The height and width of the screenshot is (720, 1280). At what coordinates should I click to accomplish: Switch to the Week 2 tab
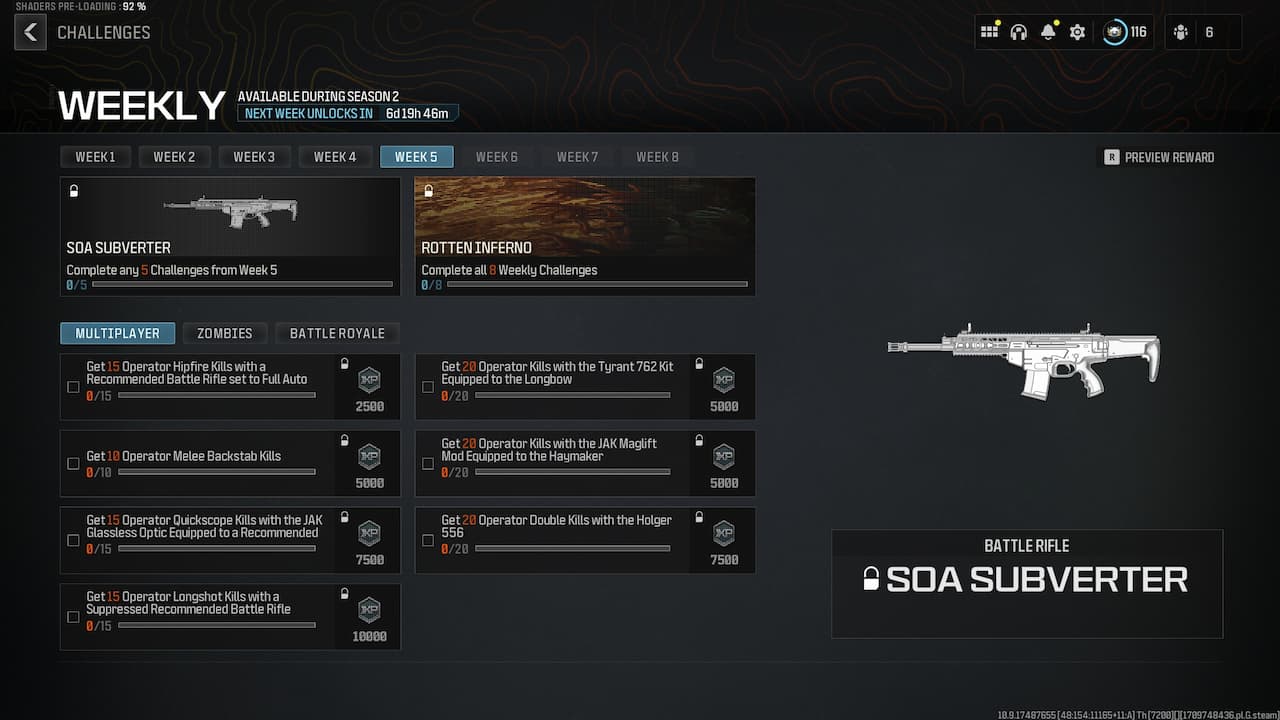(174, 156)
